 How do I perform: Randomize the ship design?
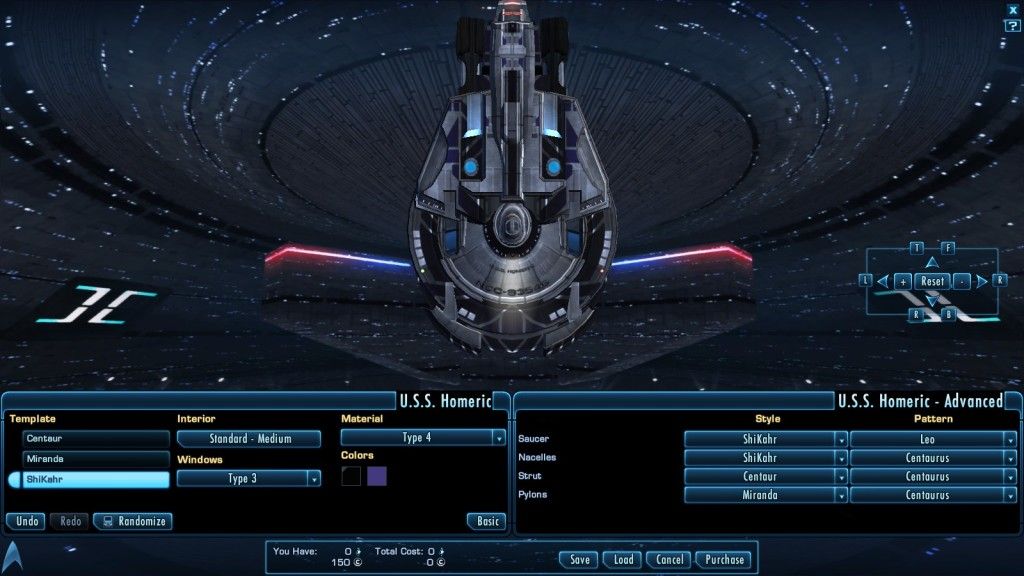point(132,521)
